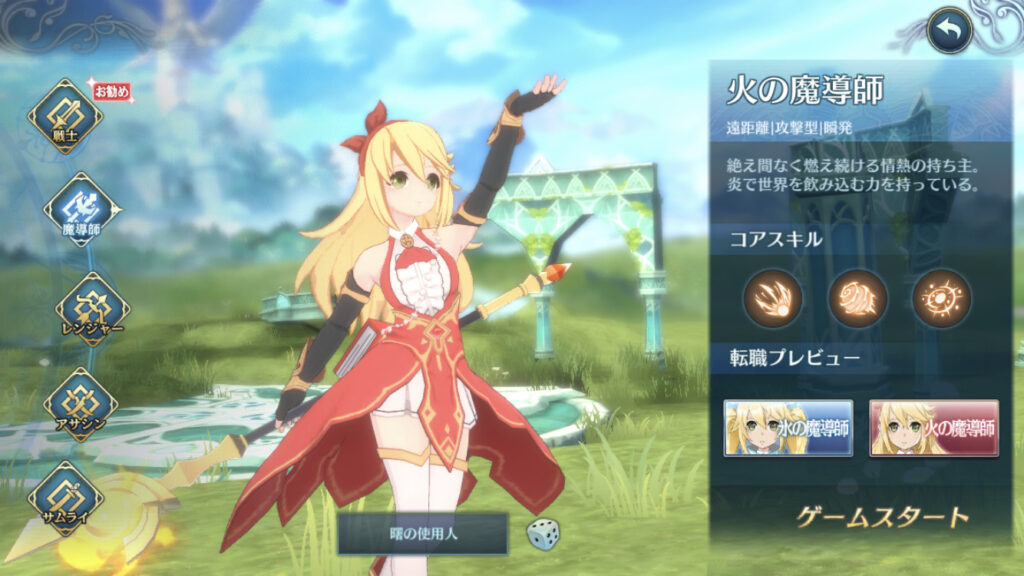Select the 戦士 warrior class

tap(65, 116)
